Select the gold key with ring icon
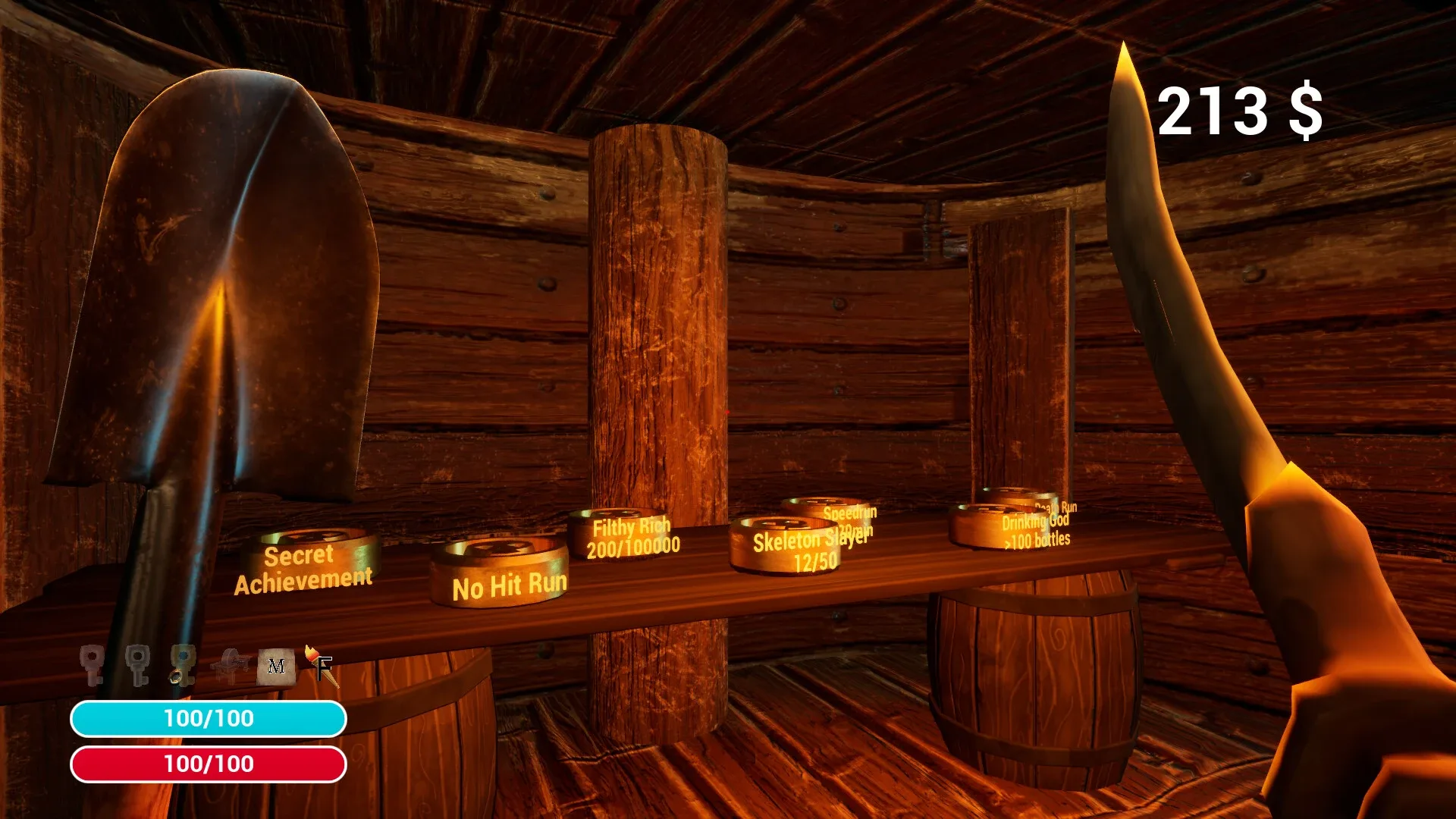 tap(182, 664)
